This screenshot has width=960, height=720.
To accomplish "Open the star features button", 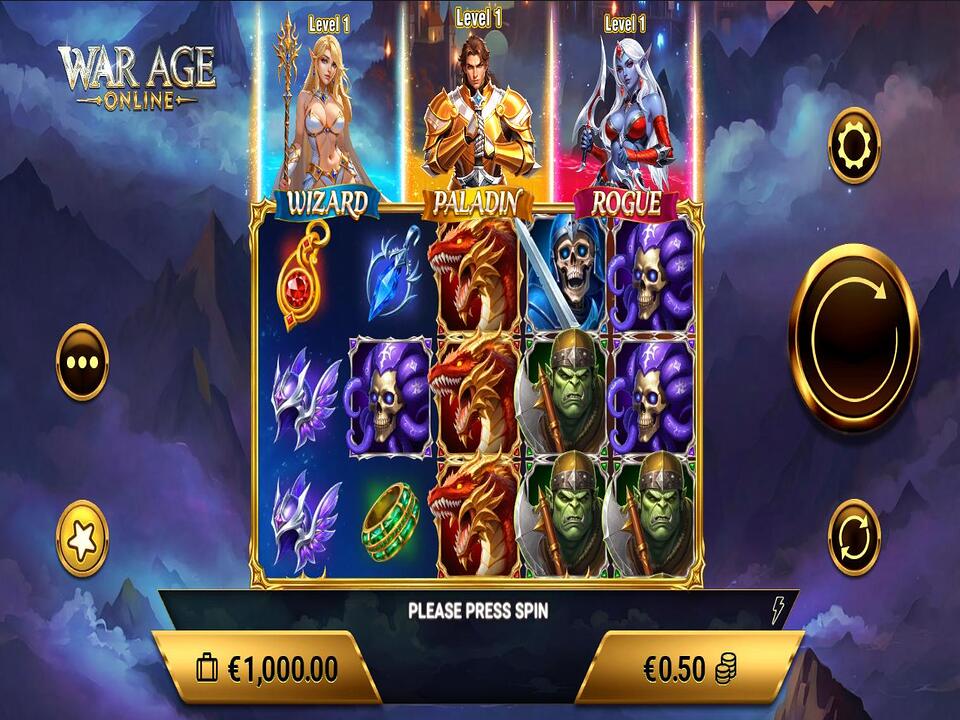I will click(x=82, y=538).
